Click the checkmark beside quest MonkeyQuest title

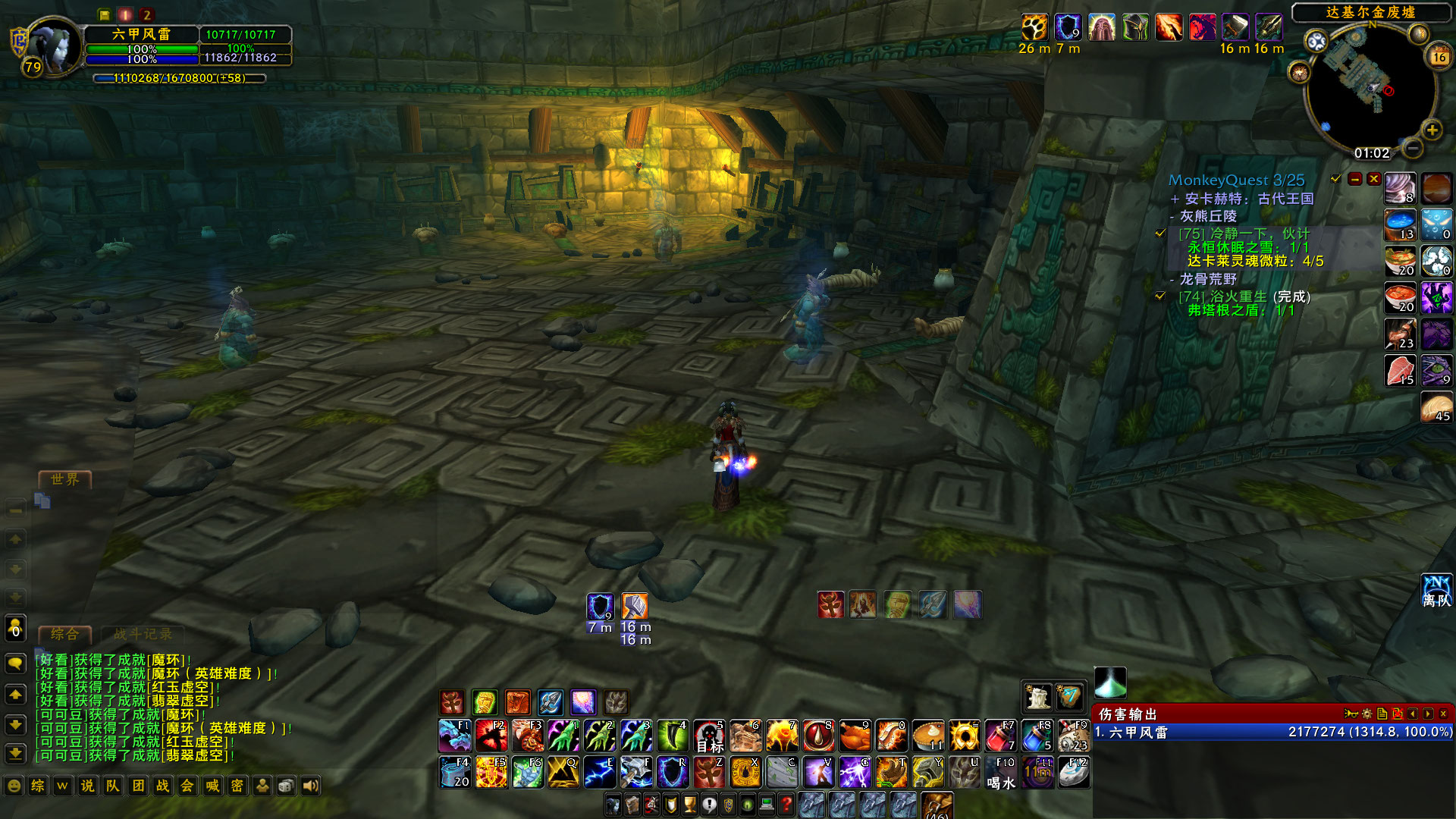1335,180
